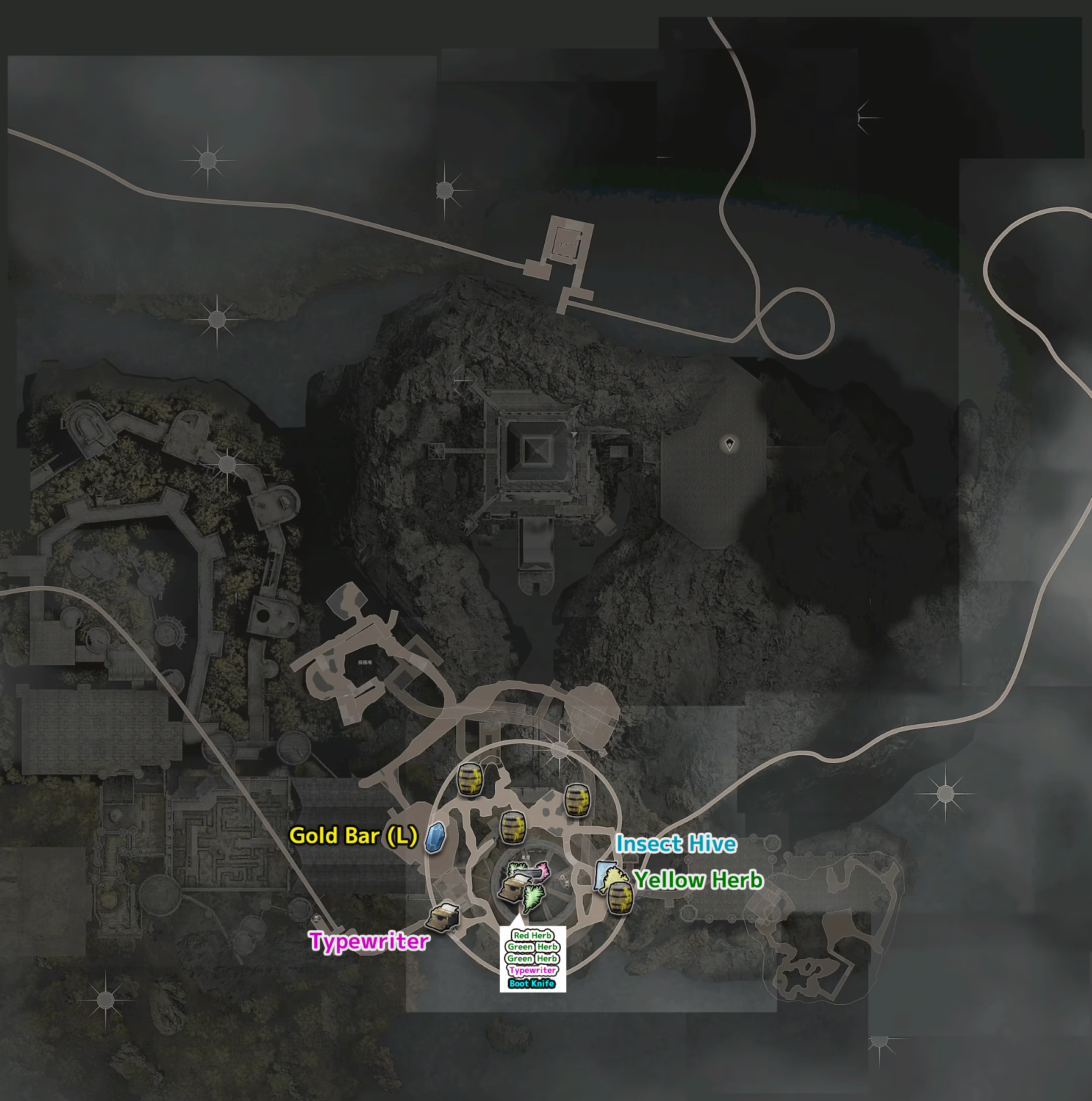Pick the Boot Knife entry in the white callout

532,983
